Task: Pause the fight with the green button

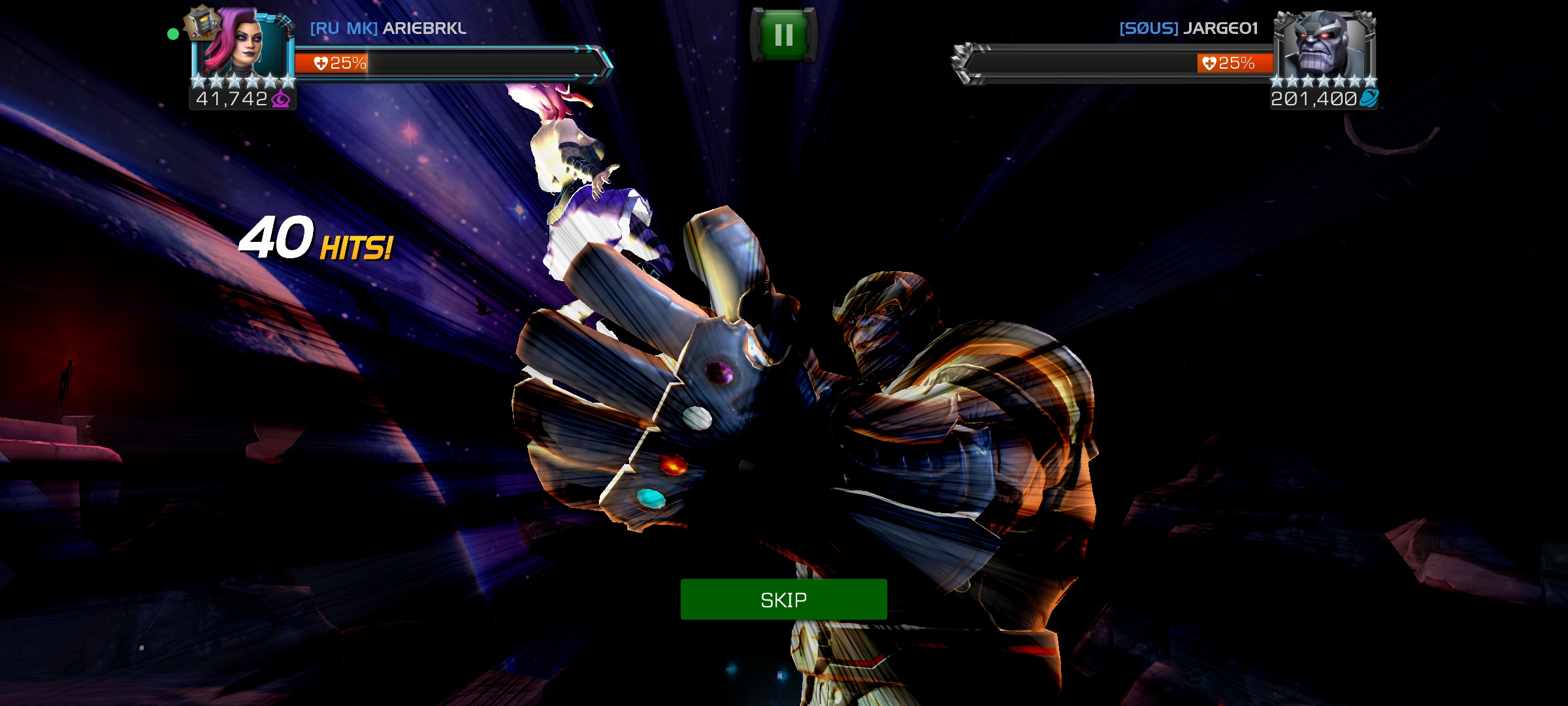Action: point(783,35)
